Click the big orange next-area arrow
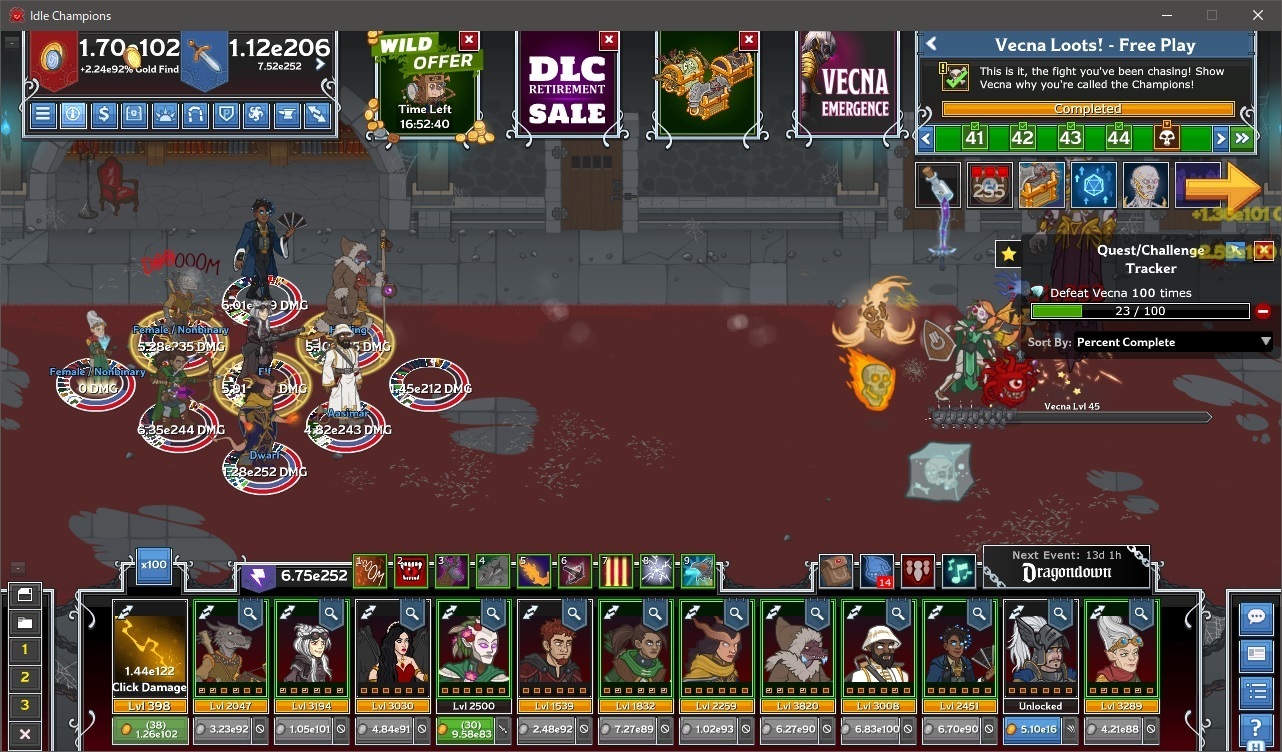 [x=1224, y=186]
